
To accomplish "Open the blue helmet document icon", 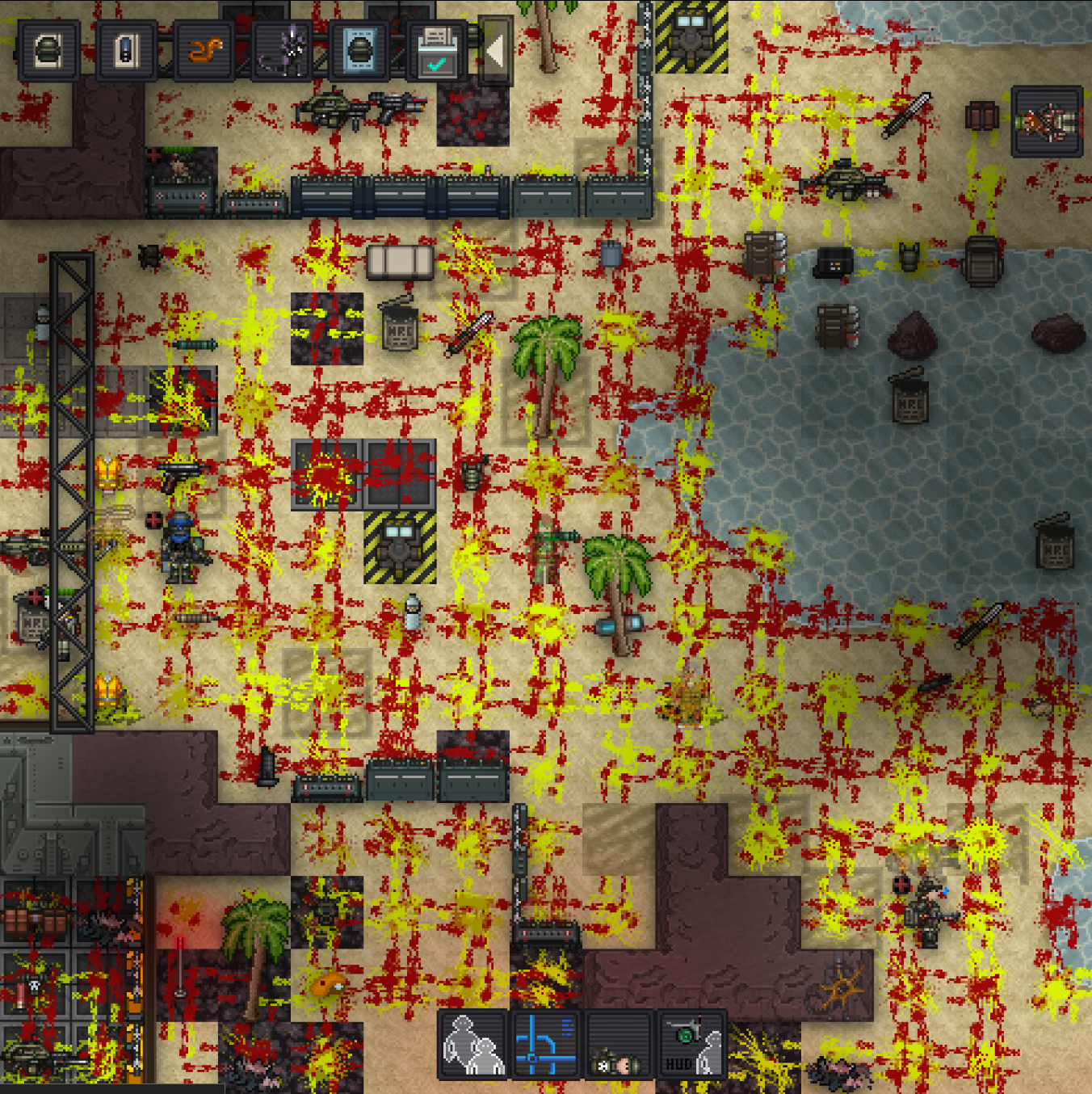I will [359, 51].
